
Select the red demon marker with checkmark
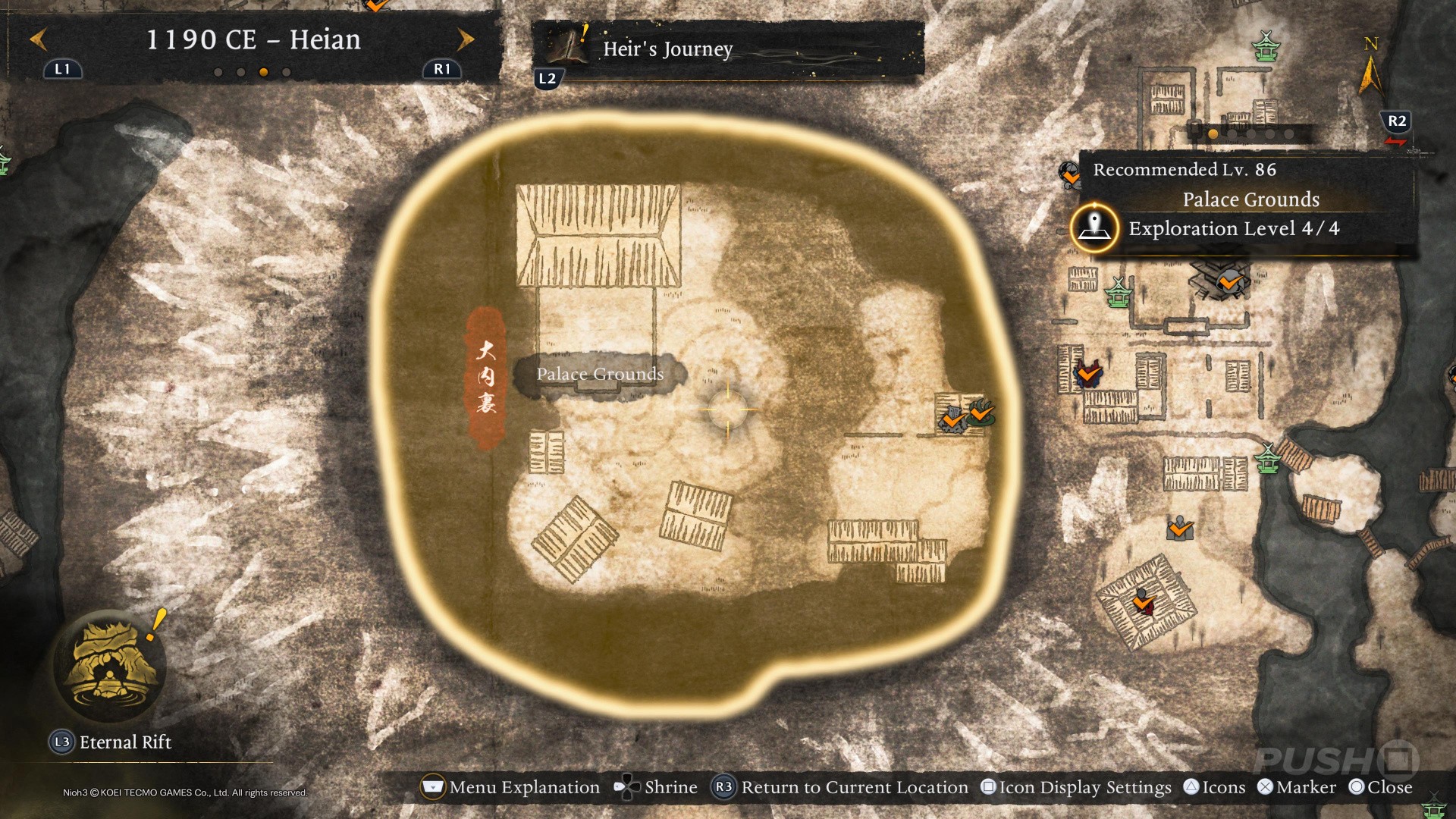pyautogui.click(x=1089, y=374)
